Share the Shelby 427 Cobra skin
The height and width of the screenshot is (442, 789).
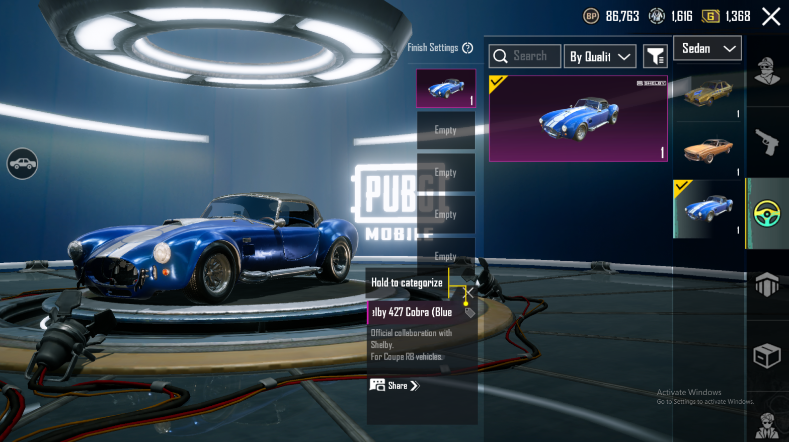pos(394,385)
